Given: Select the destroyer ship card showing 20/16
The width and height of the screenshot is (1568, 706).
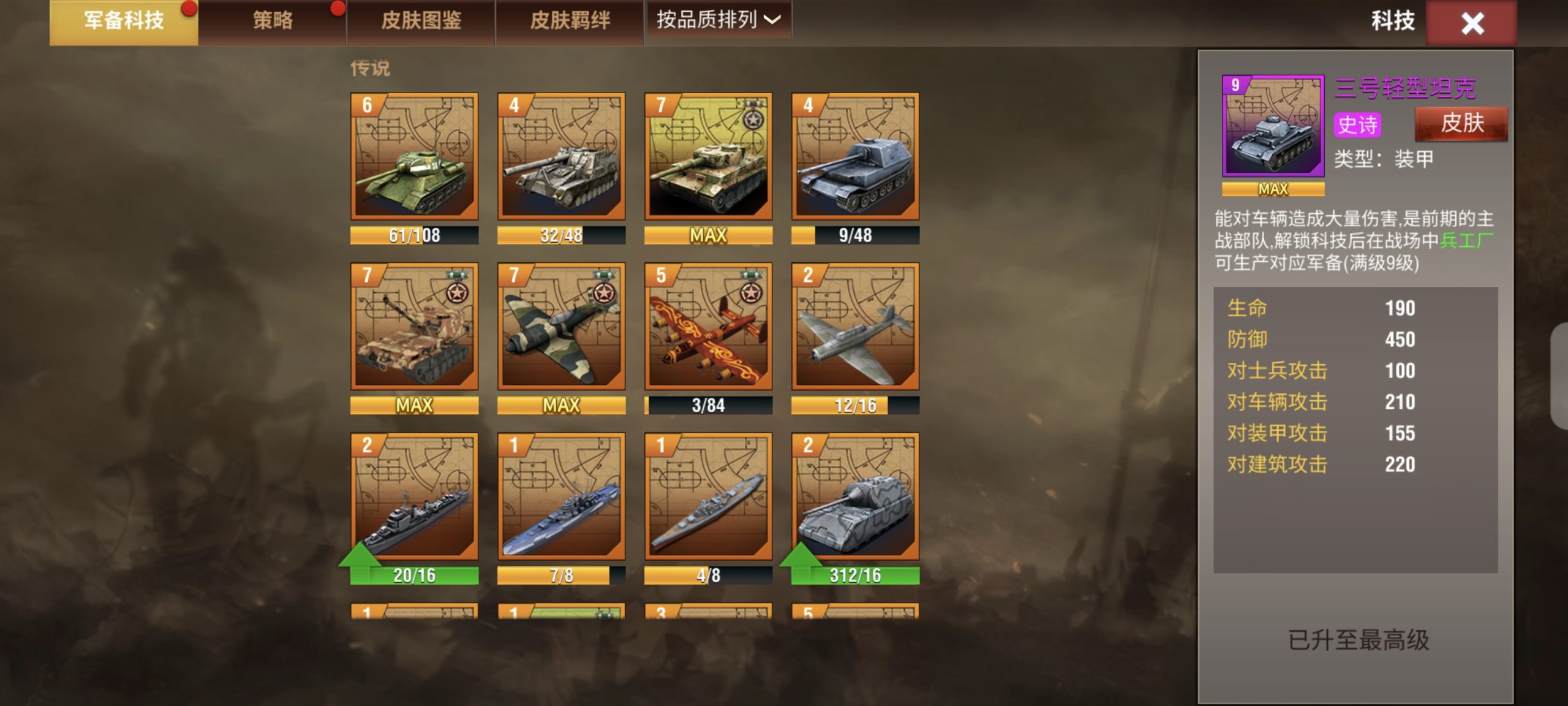Looking at the screenshot, I should tap(415, 496).
